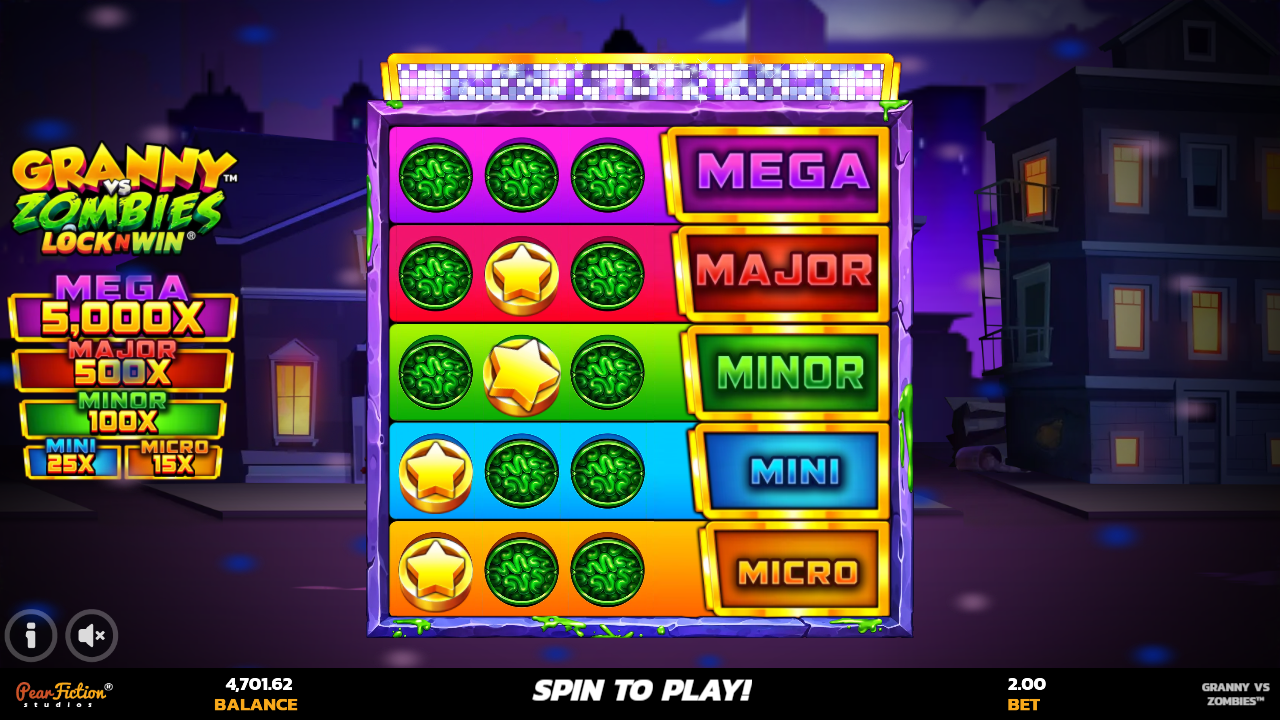Open the game information panel
Viewport: 1280px width, 720px height.
tap(31, 635)
